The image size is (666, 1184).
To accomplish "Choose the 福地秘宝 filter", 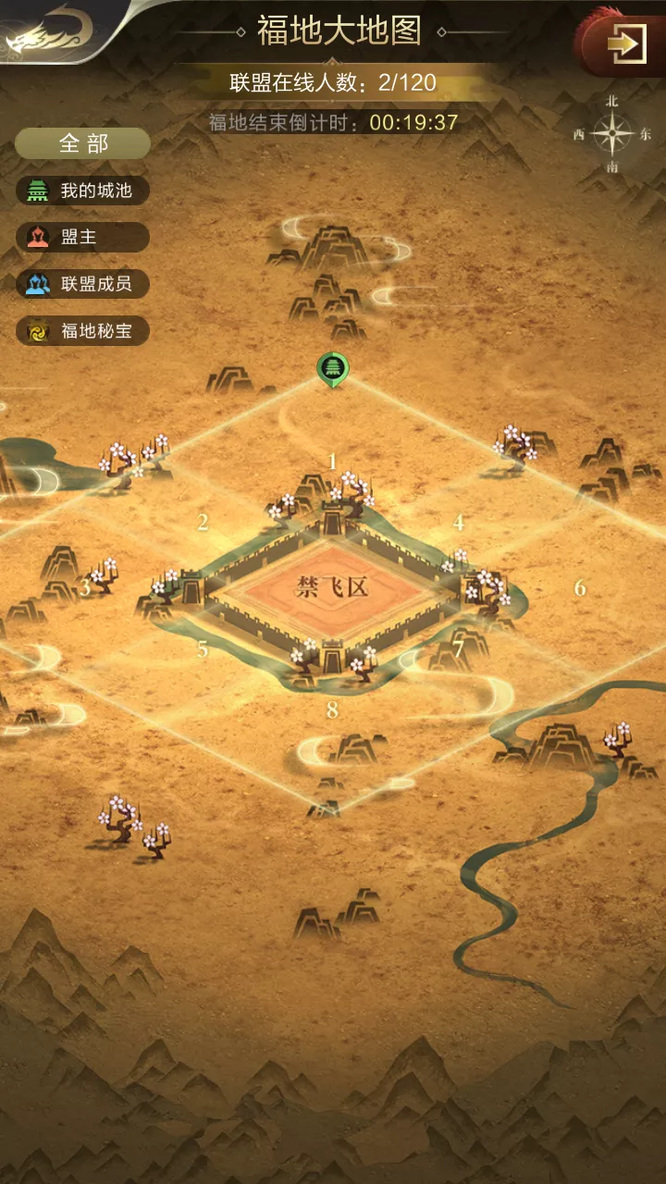I will click(83, 331).
